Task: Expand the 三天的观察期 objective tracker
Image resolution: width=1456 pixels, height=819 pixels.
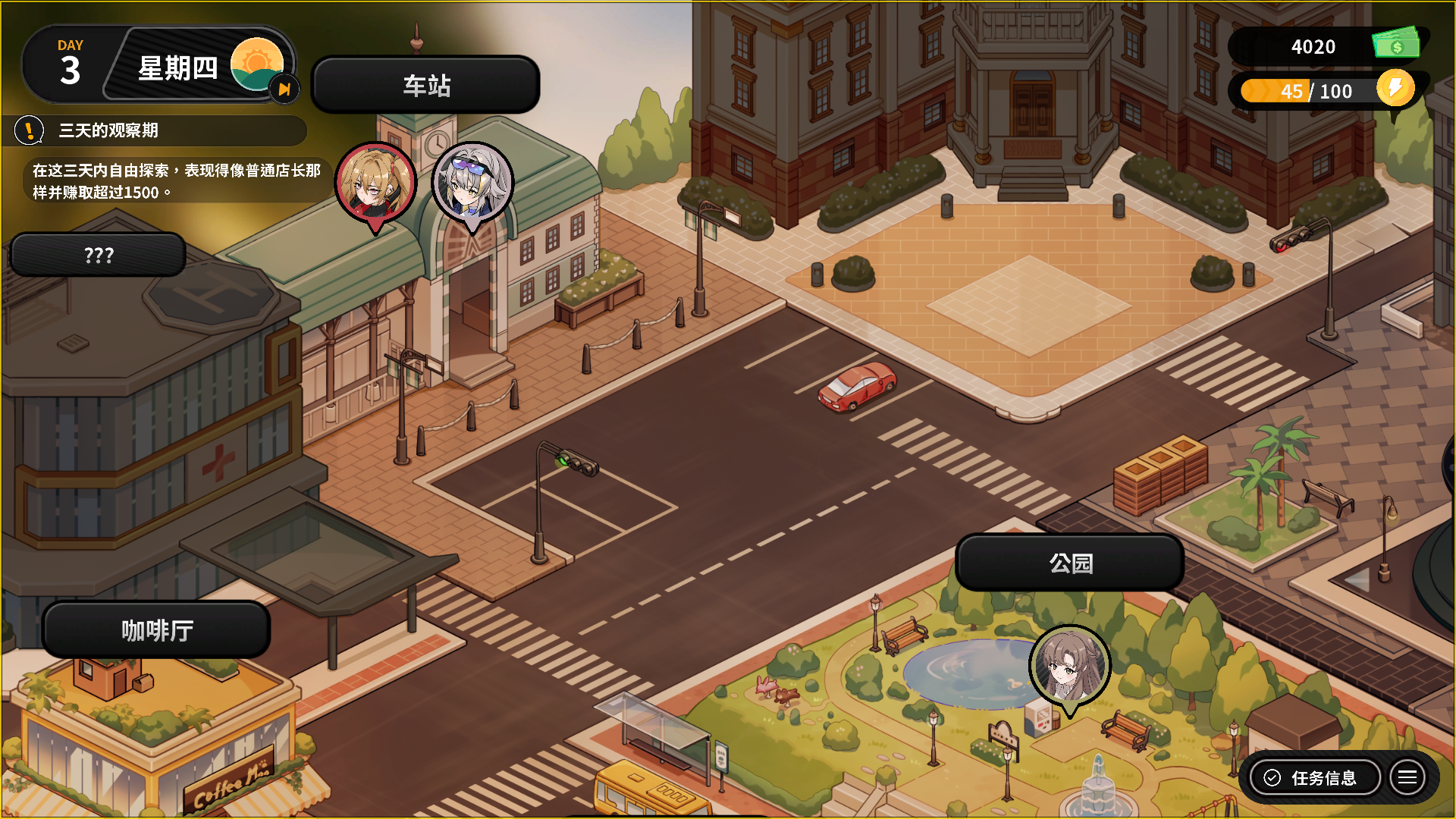Action: pyautogui.click(x=159, y=130)
